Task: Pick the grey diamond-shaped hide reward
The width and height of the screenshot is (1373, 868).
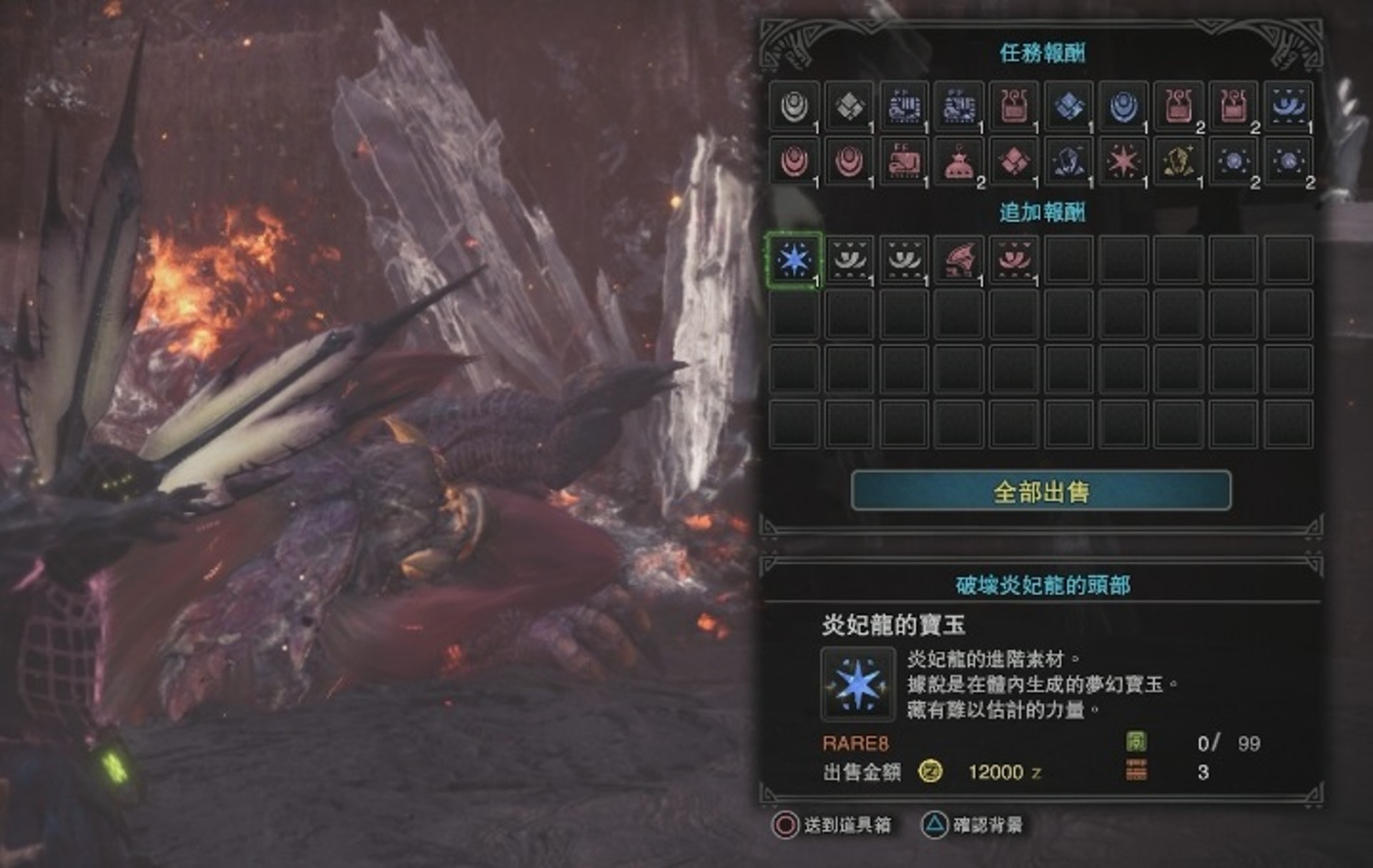Action: 849,107
